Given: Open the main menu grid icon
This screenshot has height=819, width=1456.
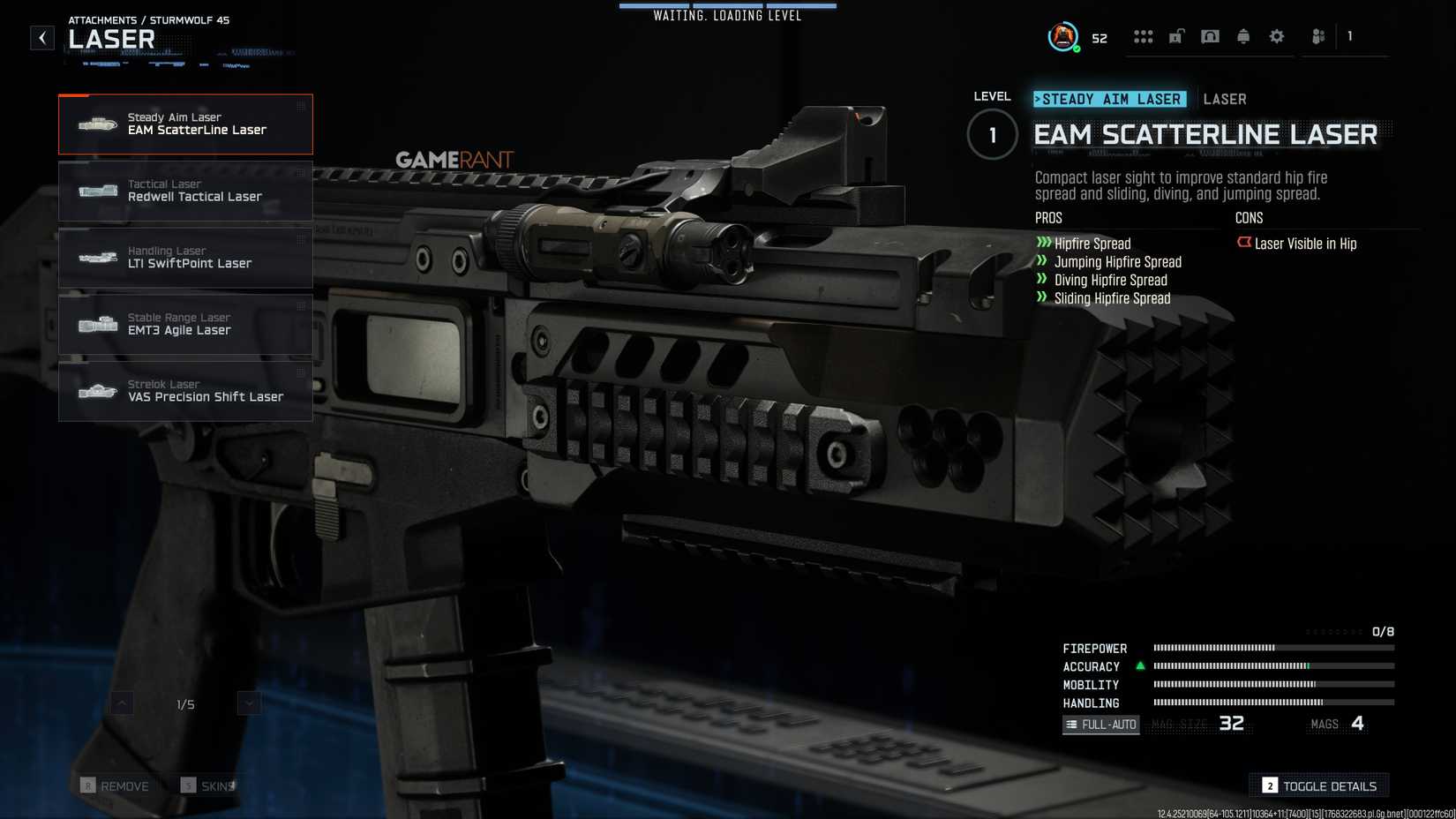Looking at the screenshot, I should coord(1145,36).
